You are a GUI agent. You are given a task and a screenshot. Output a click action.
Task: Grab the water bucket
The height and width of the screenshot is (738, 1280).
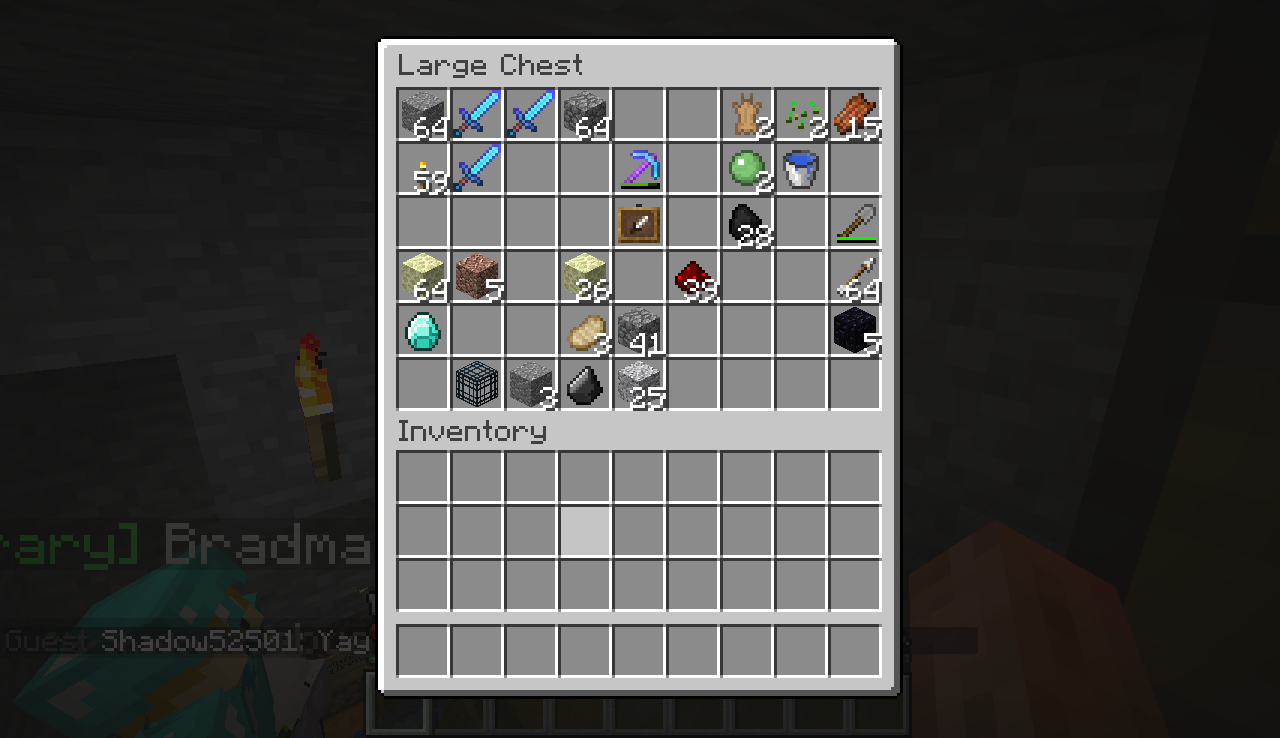coord(801,168)
